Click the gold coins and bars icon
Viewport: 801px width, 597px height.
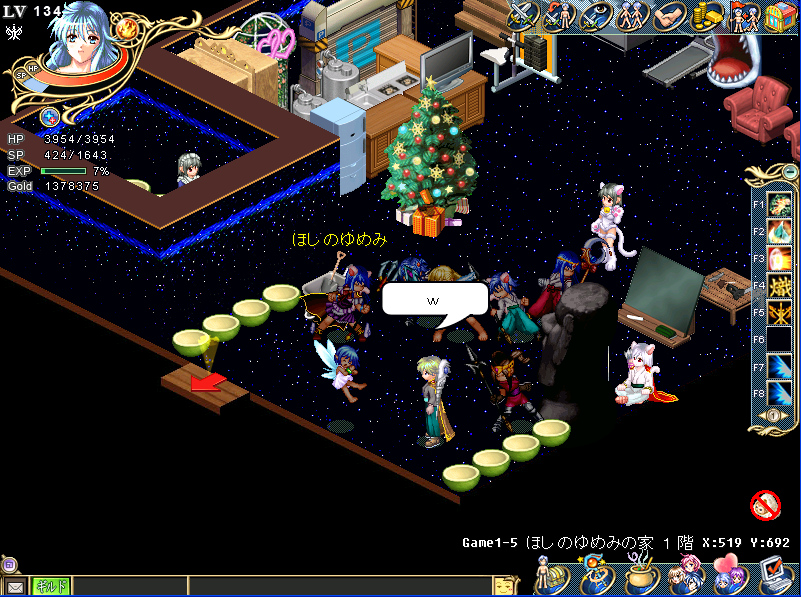pyautogui.click(x=707, y=16)
